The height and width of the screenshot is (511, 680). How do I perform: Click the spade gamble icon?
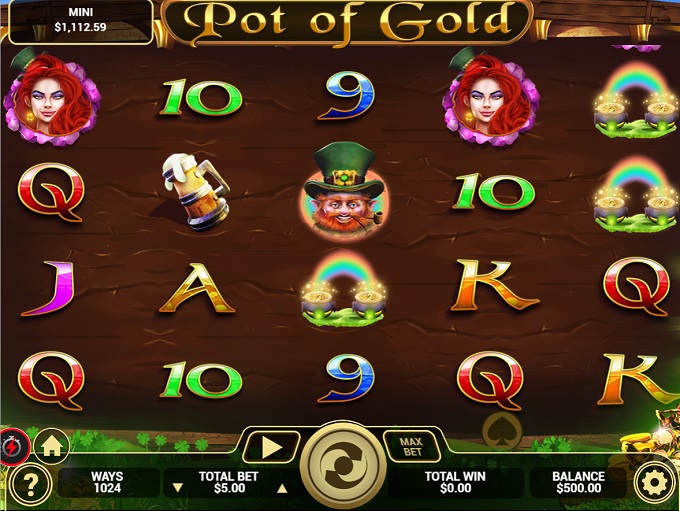[x=501, y=431]
